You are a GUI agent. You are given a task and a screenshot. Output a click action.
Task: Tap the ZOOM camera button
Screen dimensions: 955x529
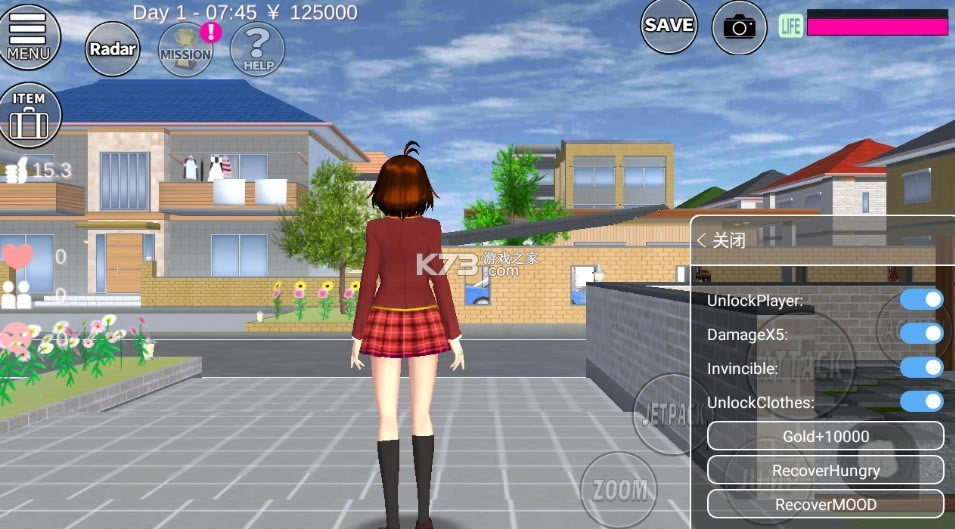(x=619, y=489)
